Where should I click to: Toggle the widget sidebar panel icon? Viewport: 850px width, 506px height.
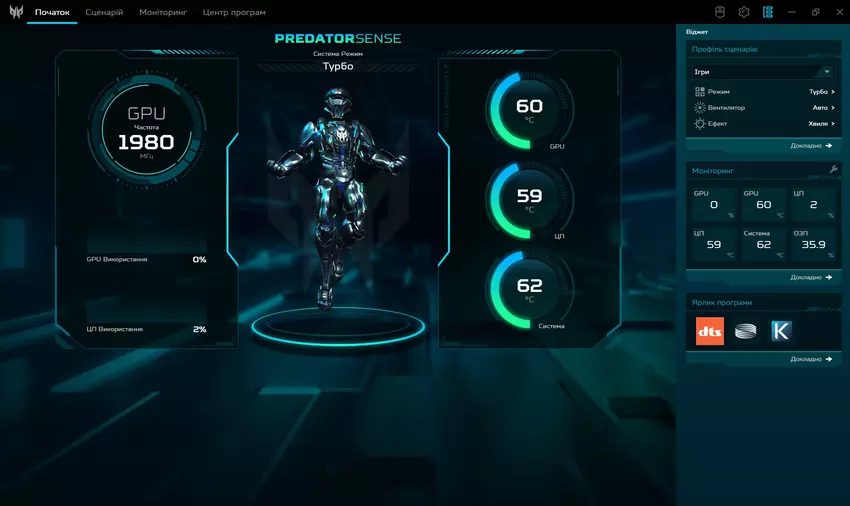coord(768,12)
